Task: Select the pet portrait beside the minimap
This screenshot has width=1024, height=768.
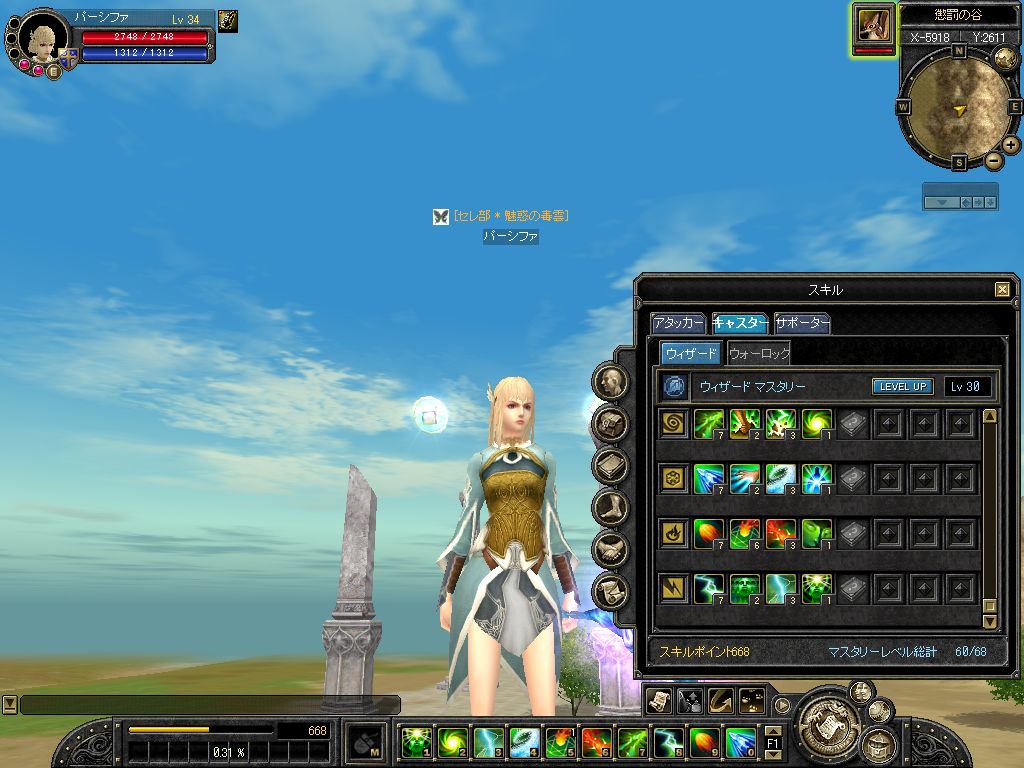Action: pyautogui.click(x=873, y=25)
